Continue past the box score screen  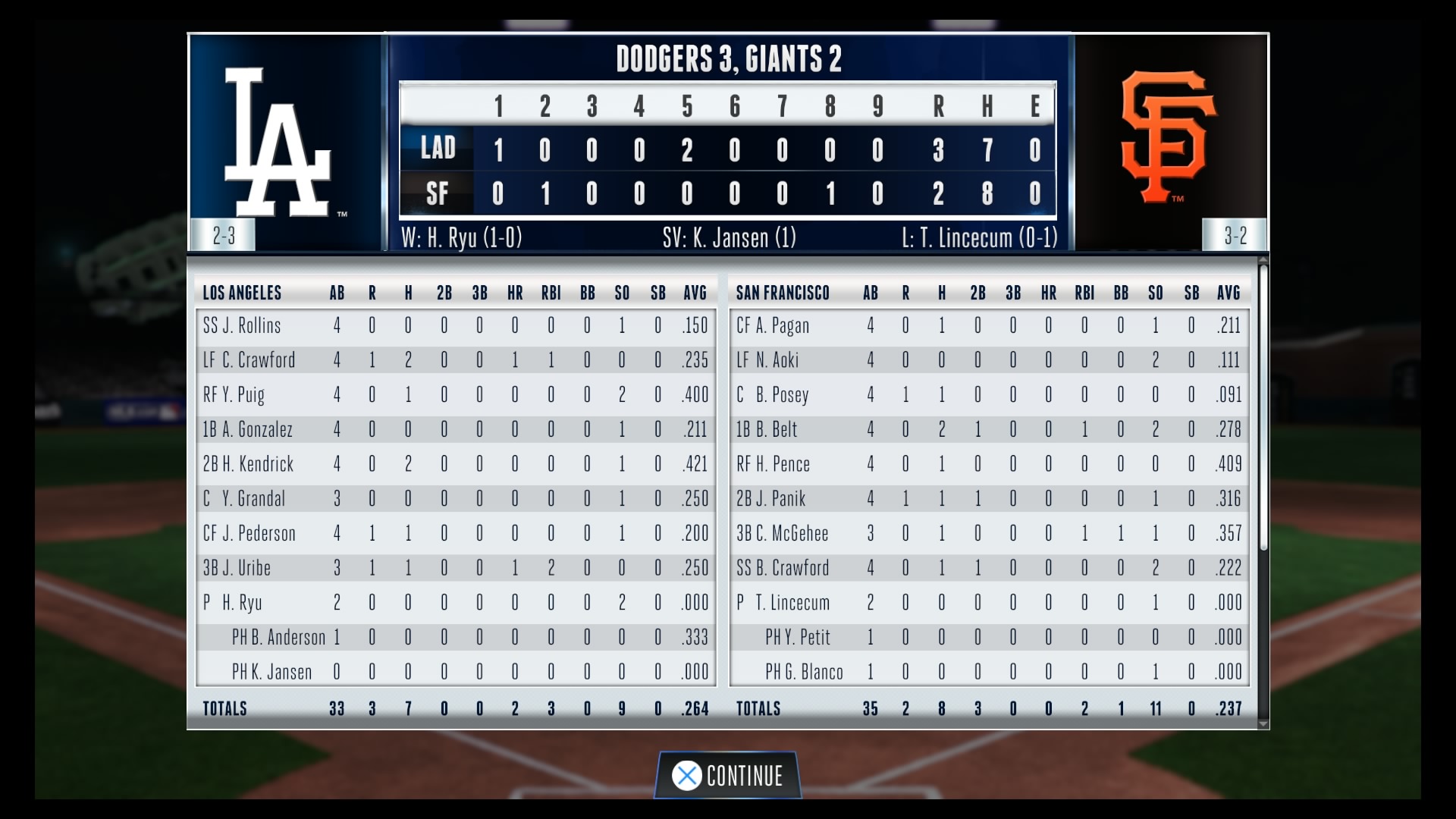pos(728,776)
